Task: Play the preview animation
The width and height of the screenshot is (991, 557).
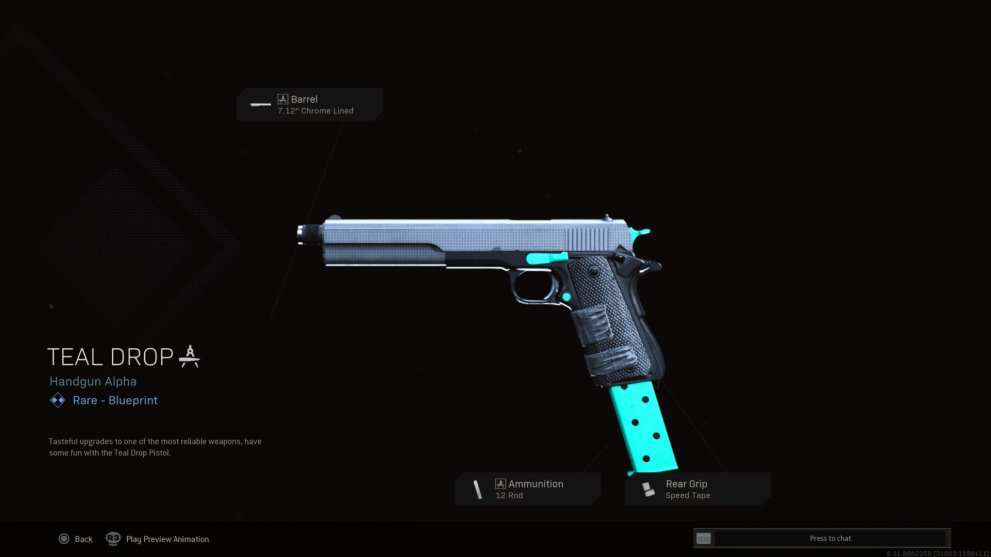Action: 158,539
